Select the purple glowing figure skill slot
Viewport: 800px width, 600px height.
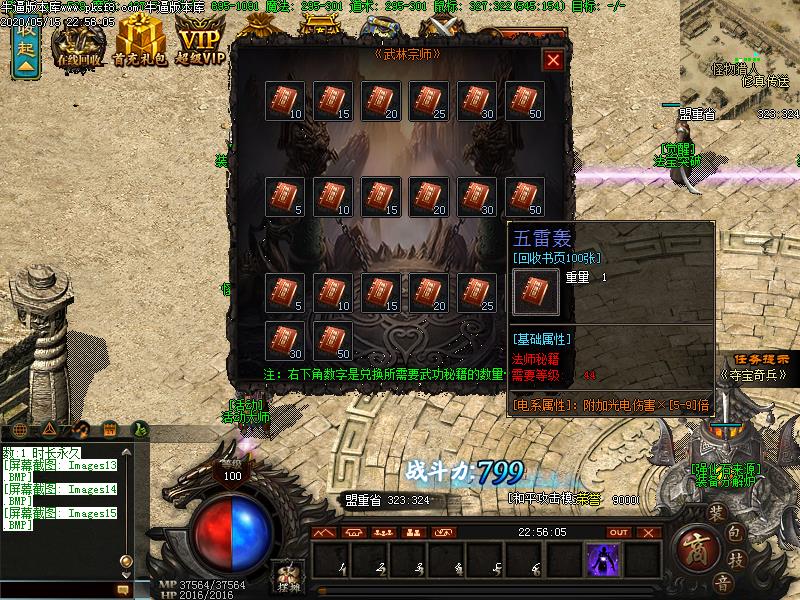603,560
